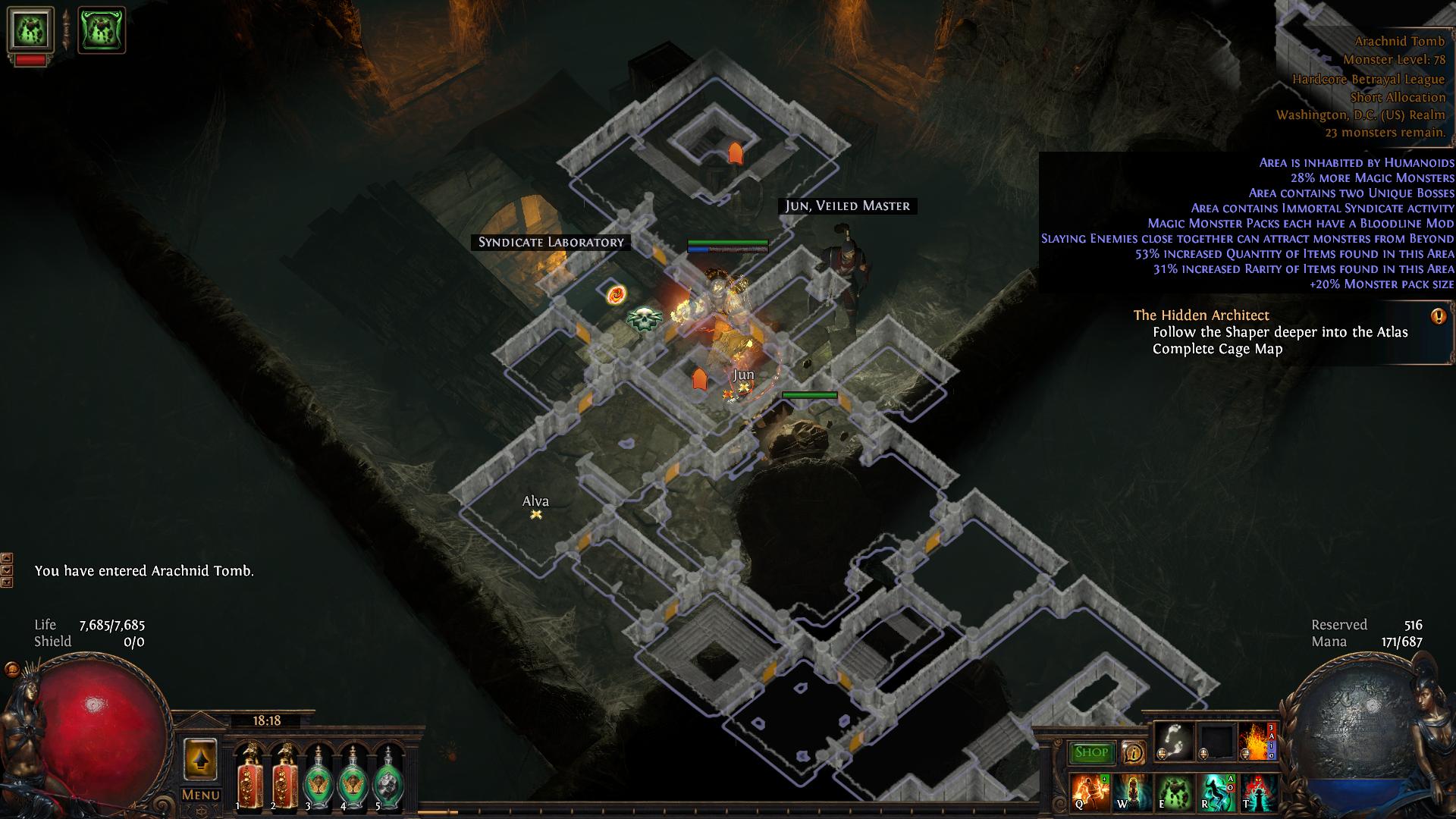Image resolution: width=1456 pixels, height=819 pixels.
Task: Select the footprints move skill slot
Action: coord(1172,741)
